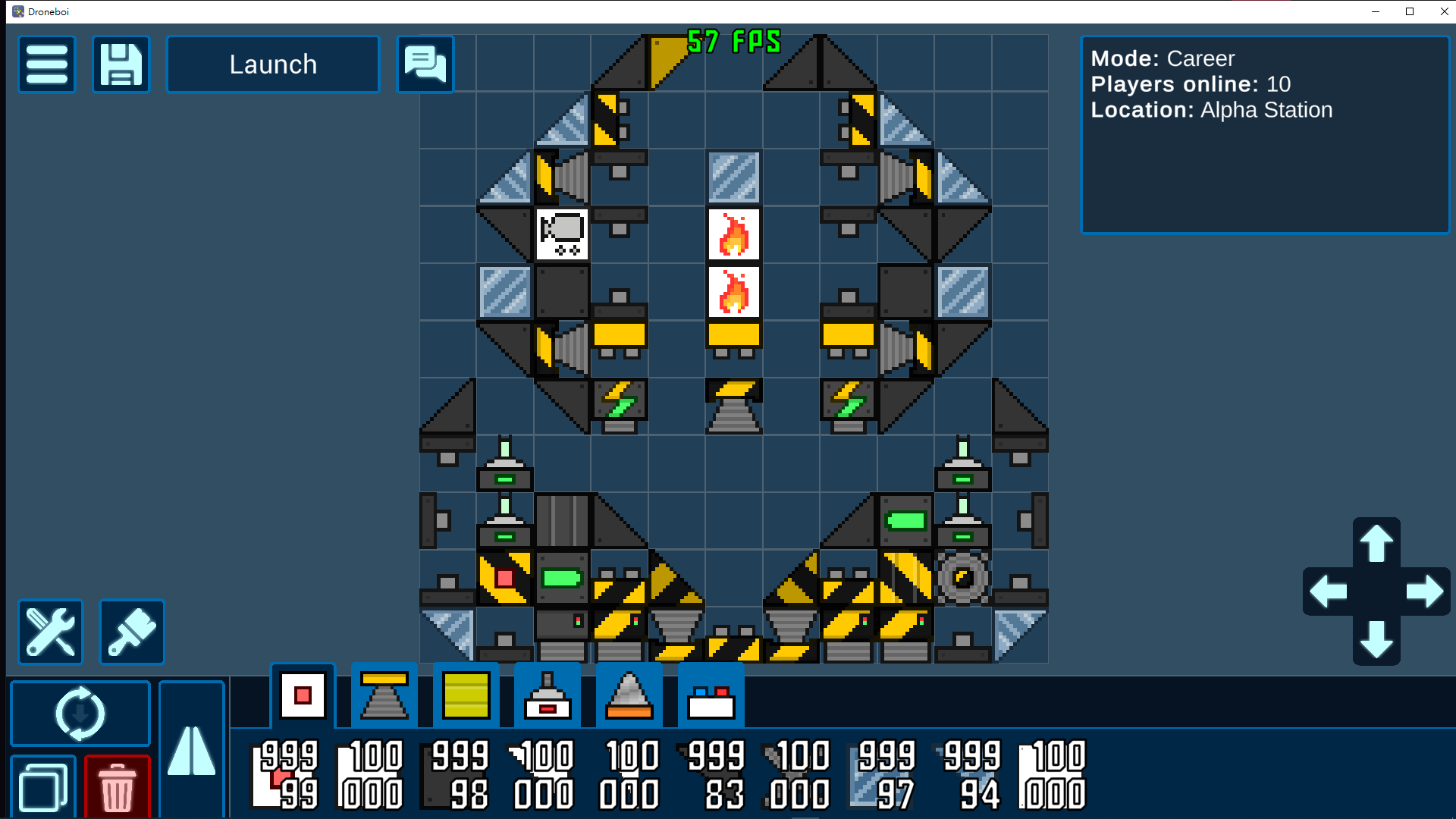The image size is (1456, 819).
Task: Switch to the orange cone category tab
Action: (x=629, y=695)
